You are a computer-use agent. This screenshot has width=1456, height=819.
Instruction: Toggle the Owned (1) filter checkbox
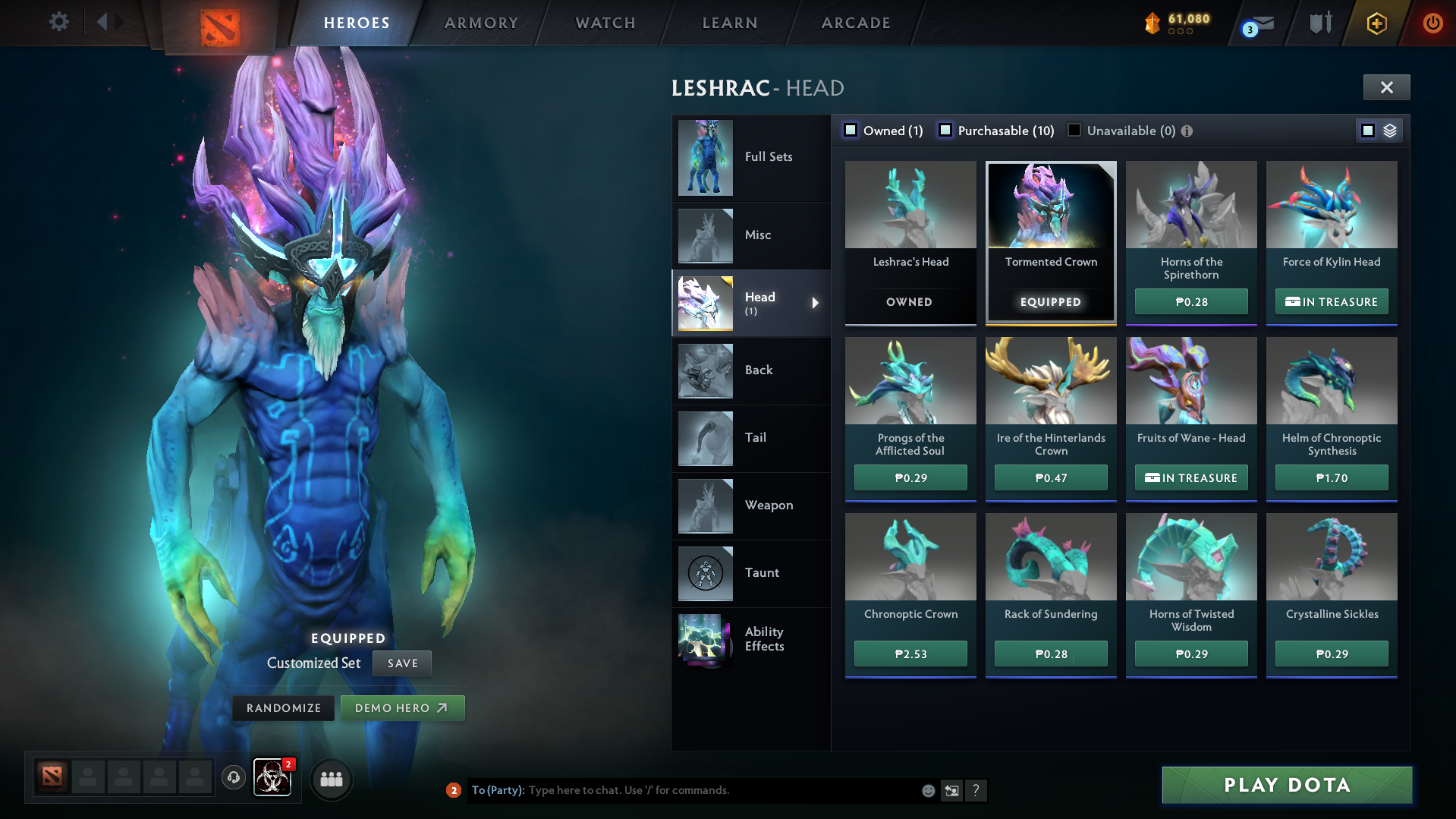[x=851, y=130]
